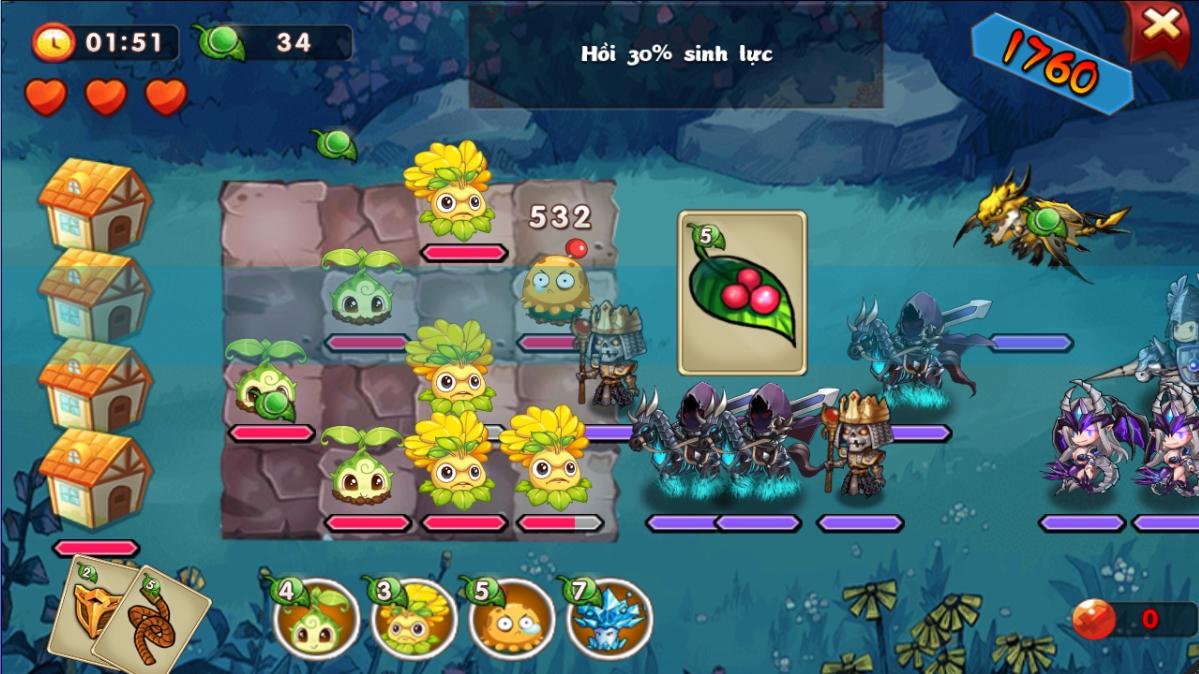This screenshot has height=674, width=1199.
Task: Select the green sprout plant costing 4
Action: coord(317,619)
